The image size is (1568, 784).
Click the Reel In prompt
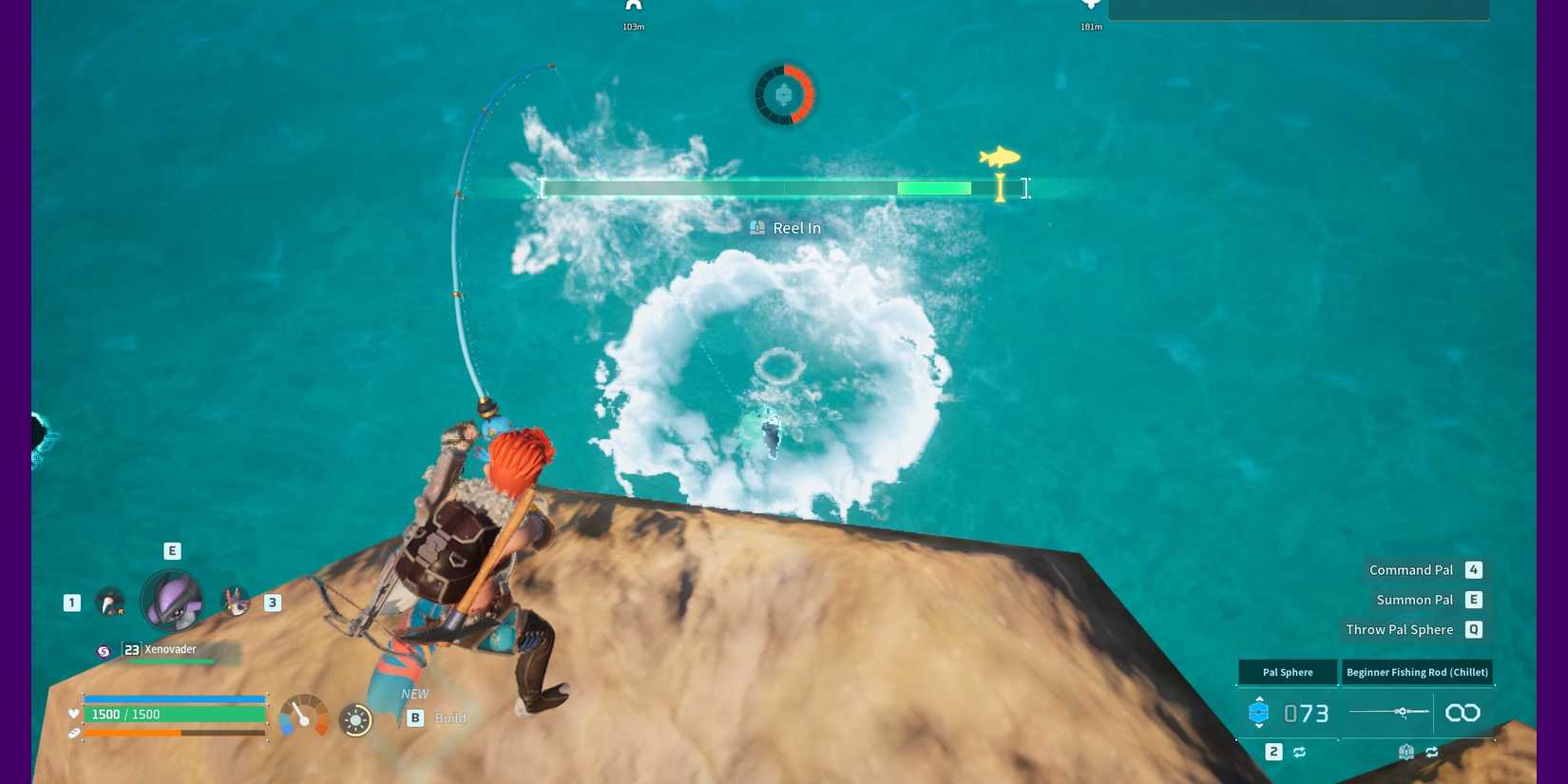pyautogui.click(x=785, y=227)
